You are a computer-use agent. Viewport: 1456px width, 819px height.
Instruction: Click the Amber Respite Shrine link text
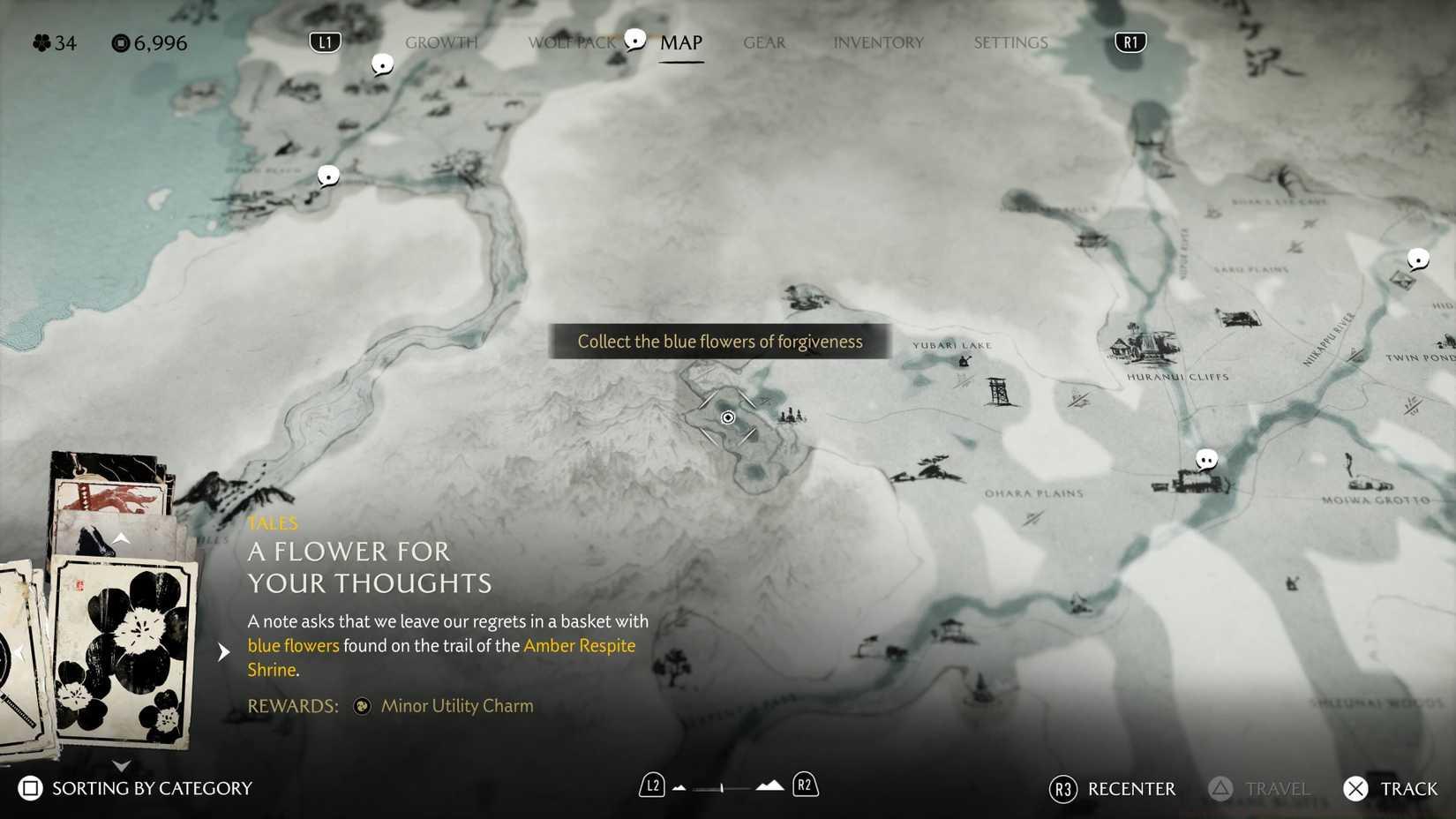(578, 645)
